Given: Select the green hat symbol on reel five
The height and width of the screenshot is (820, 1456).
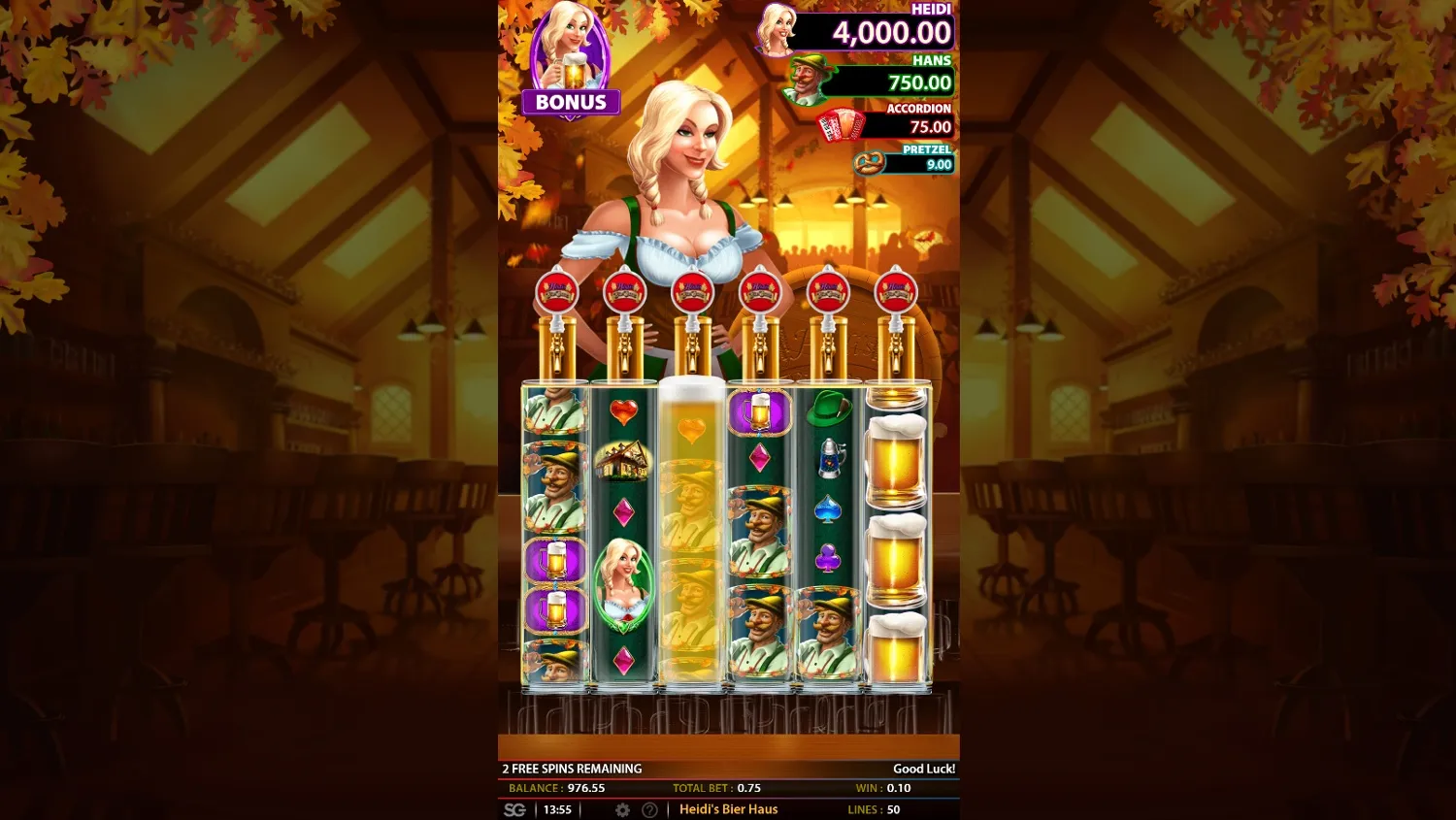Looking at the screenshot, I should [827, 411].
